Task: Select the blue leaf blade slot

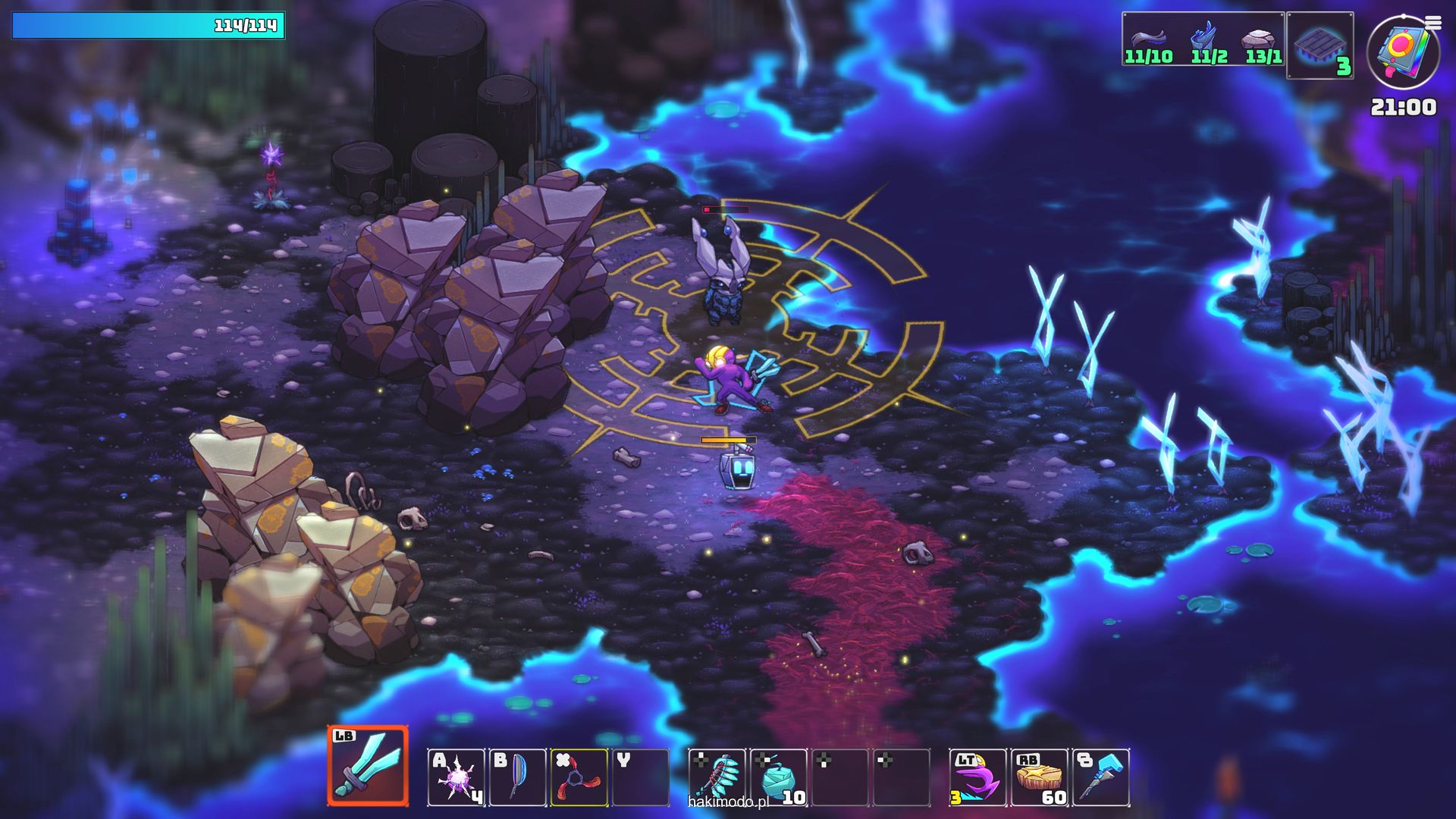Action: [518, 777]
